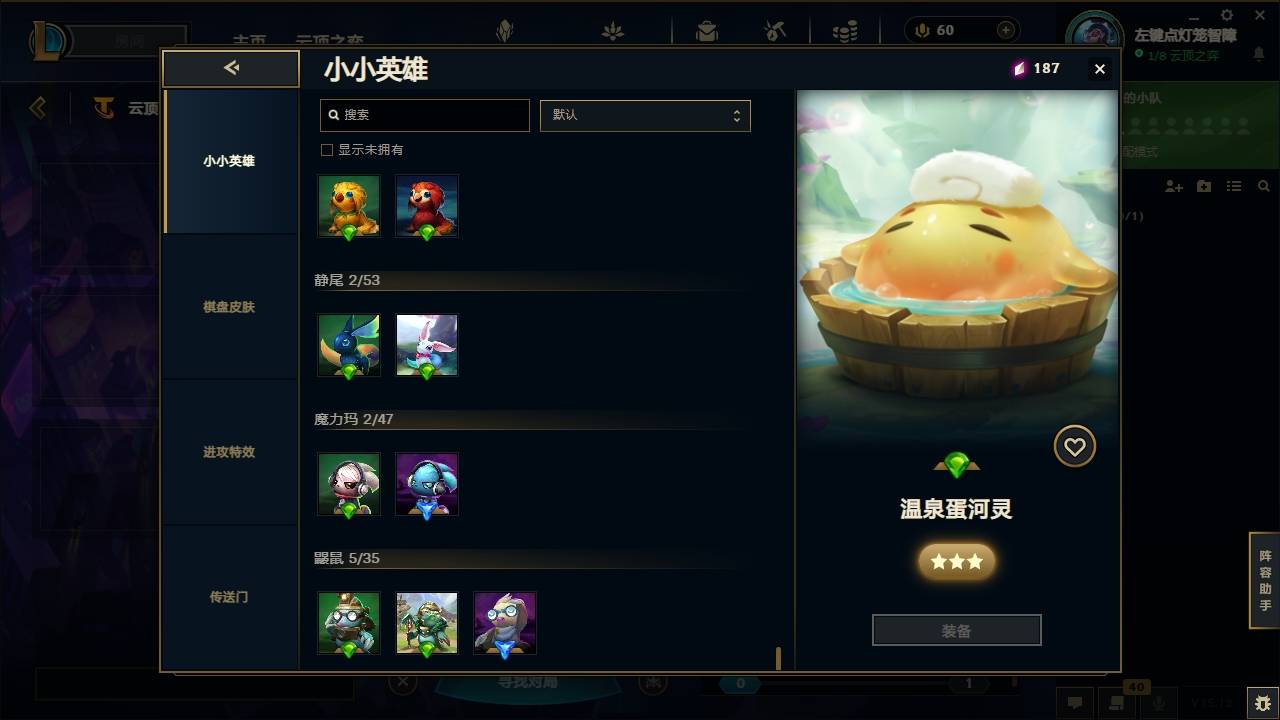Image resolution: width=1280 pixels, height=720 pixels.
Task: Open the 默认 sorting dropdown
Action: tap(645, 115)
